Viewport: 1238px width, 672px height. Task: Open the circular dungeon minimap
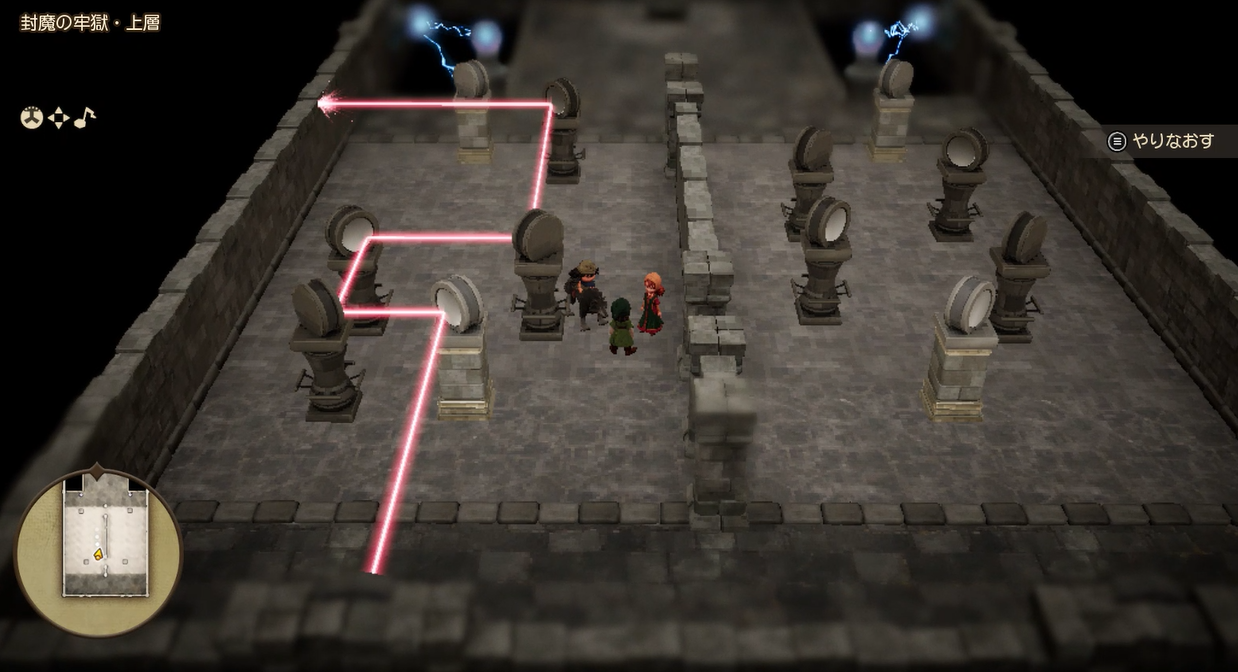coord(98,551)
